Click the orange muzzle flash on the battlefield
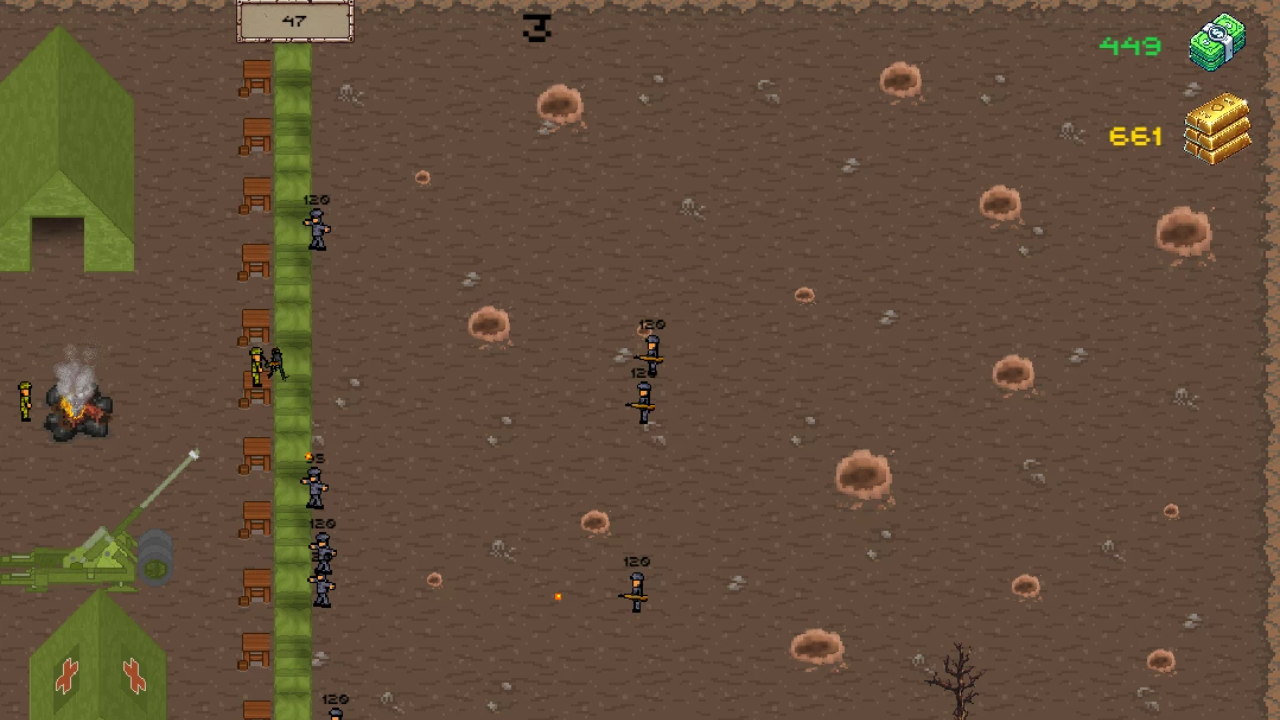The width and height of the screenshot is (1280, 720). click(x=558, y=597)
